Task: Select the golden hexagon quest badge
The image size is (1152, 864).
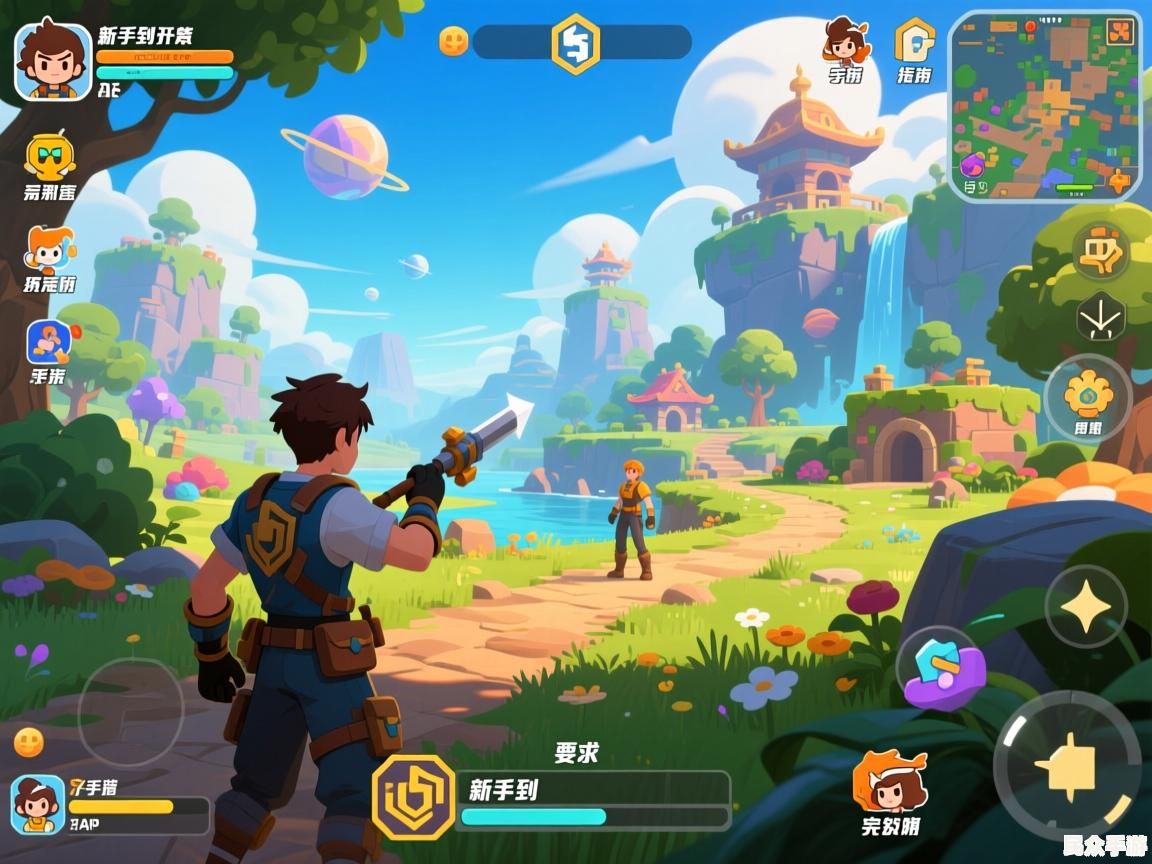Action: click(413, 797)
